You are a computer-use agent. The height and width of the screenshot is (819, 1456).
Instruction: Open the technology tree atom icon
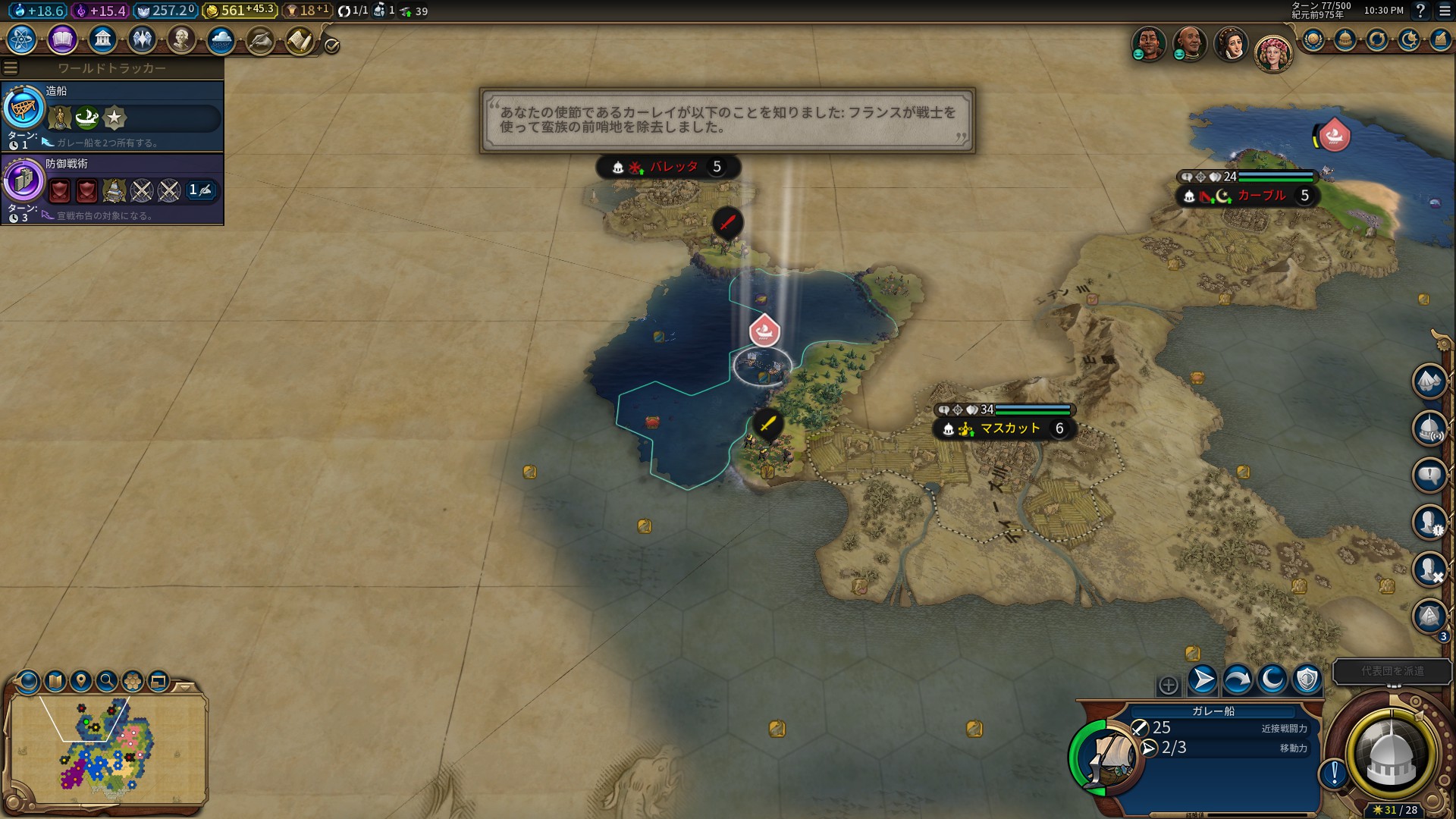[22, 39]
